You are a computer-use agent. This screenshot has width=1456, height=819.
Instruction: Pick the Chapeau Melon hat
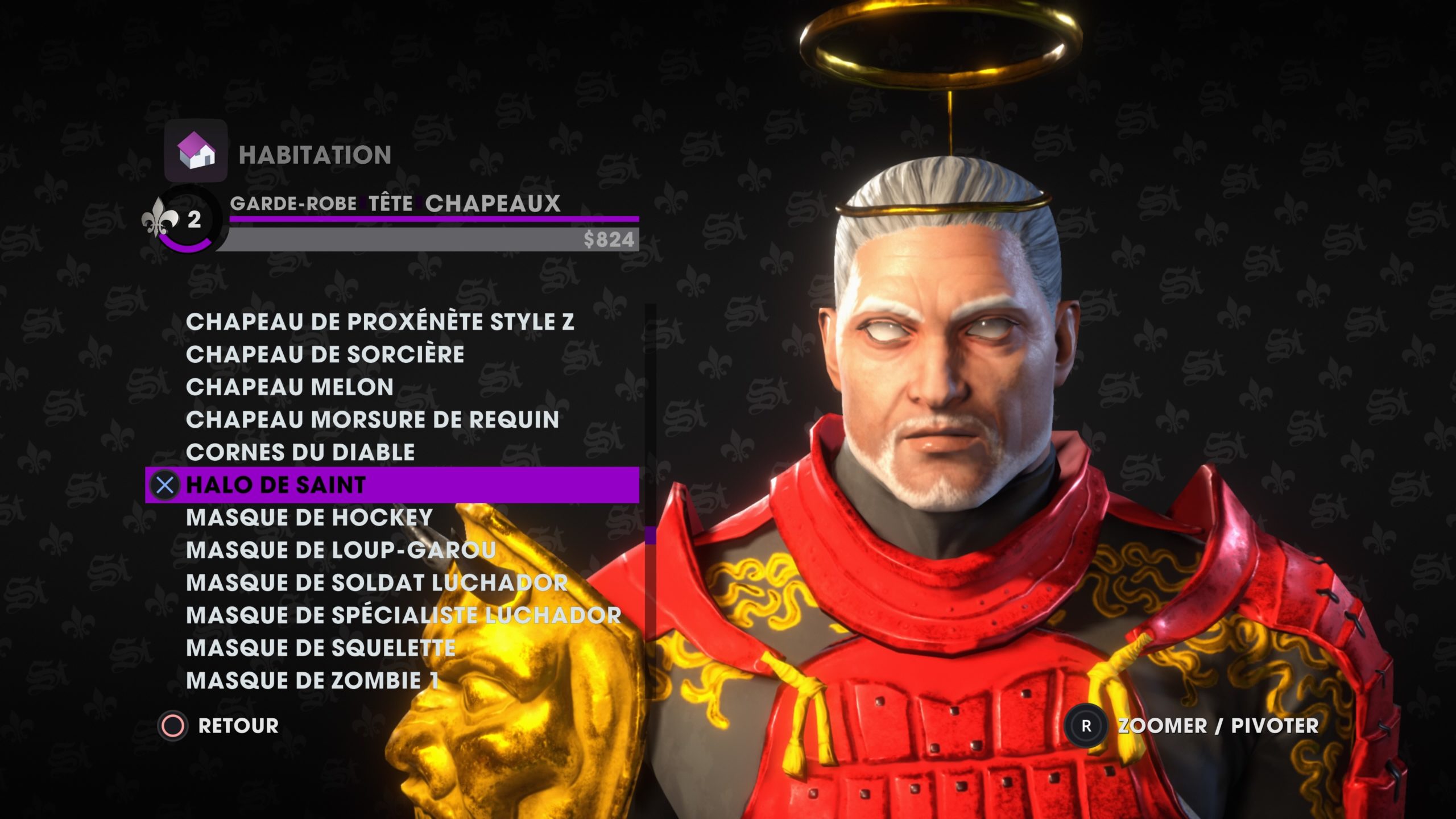pos(289,387)
